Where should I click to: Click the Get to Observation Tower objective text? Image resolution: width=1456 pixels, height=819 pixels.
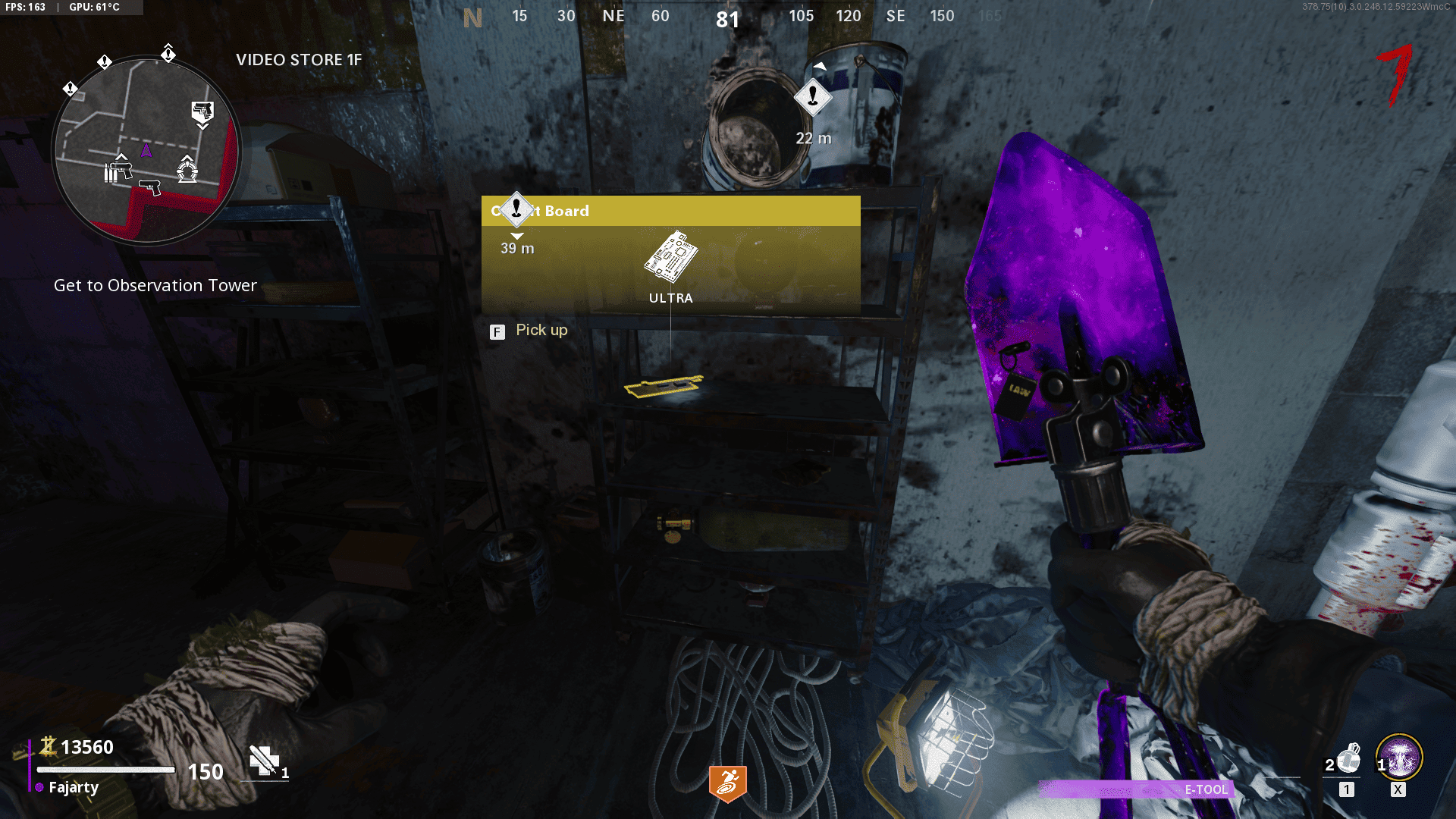pyautogui.click(x=155, y=286)
